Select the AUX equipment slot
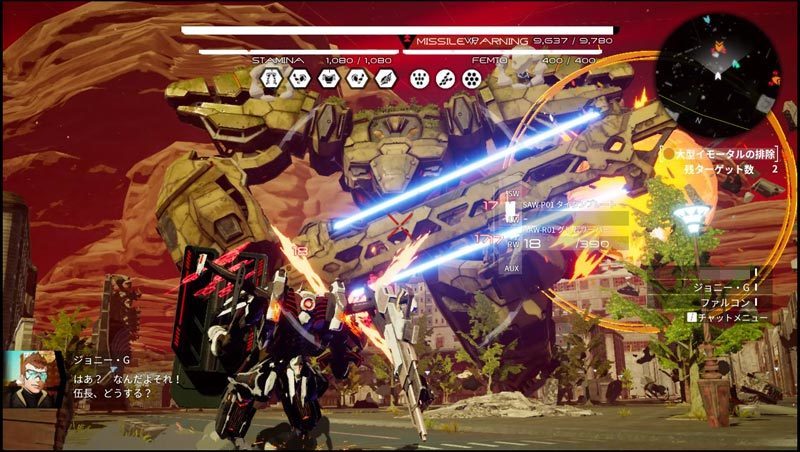The width and height of the screenshot is (800, 452). point(512,269)
